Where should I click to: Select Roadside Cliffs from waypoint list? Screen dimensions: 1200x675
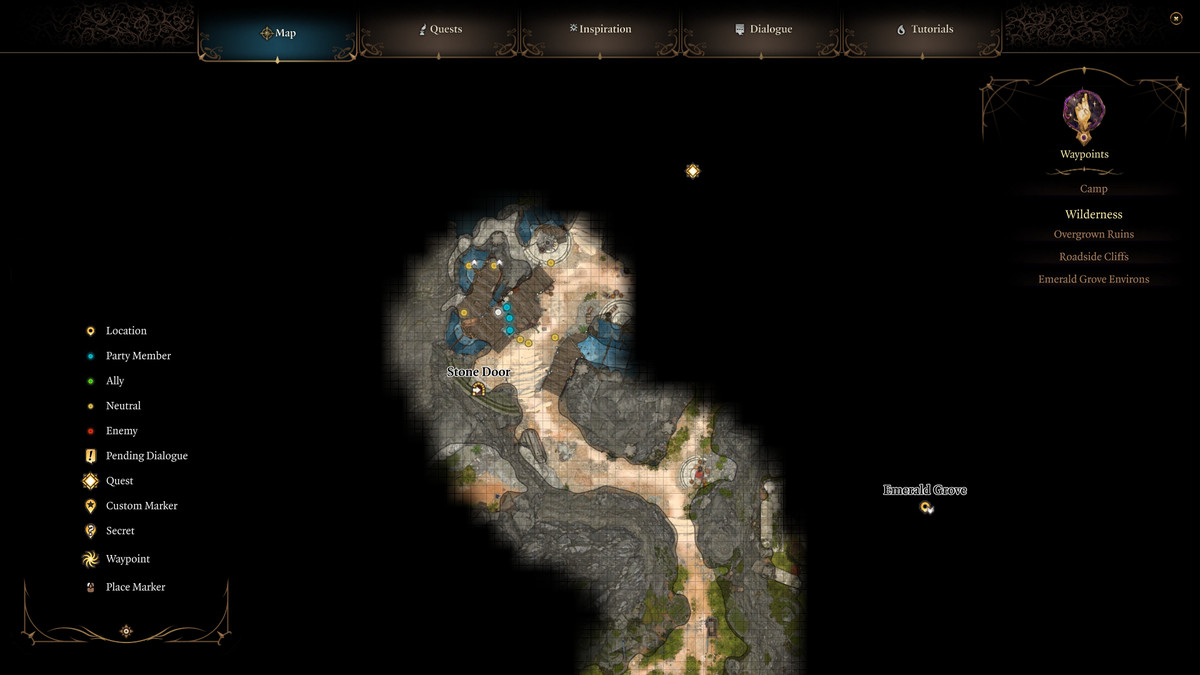[1093, 257]
